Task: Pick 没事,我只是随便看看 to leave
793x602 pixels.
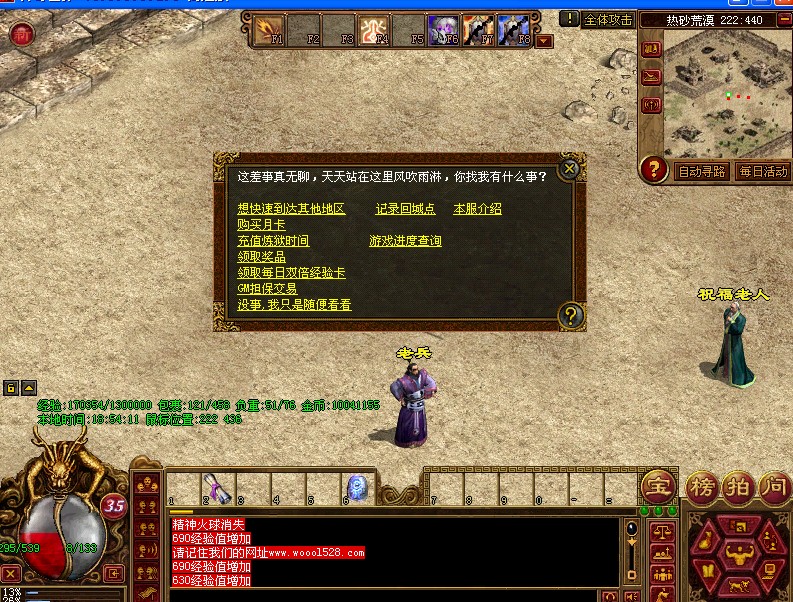Action: [x=294, y=305]
